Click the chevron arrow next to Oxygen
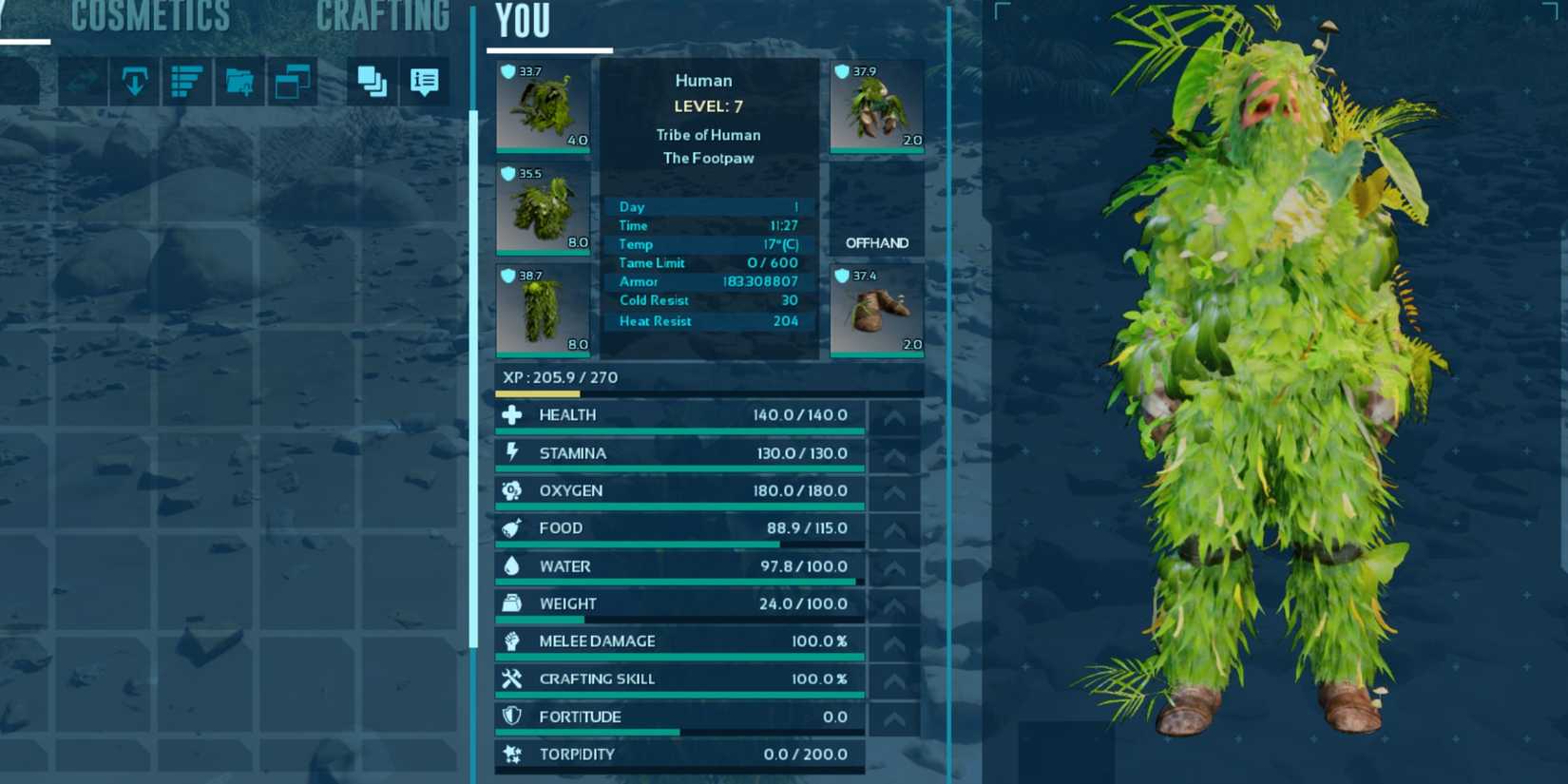Screen dimensions: 1568x784 click(x=893, y=491)
